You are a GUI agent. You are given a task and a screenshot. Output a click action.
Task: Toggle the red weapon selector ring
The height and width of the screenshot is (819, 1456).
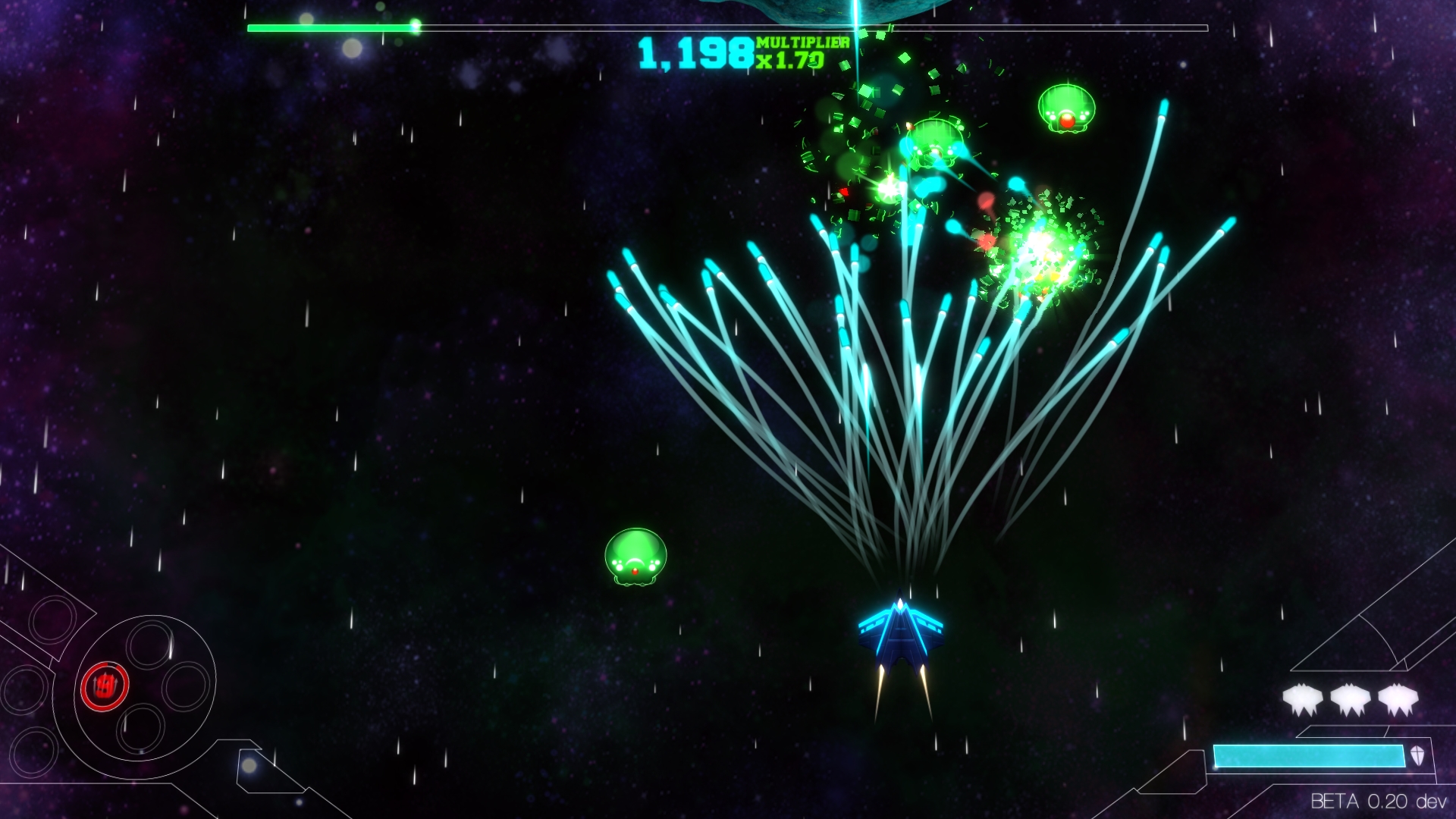(105, 684)
